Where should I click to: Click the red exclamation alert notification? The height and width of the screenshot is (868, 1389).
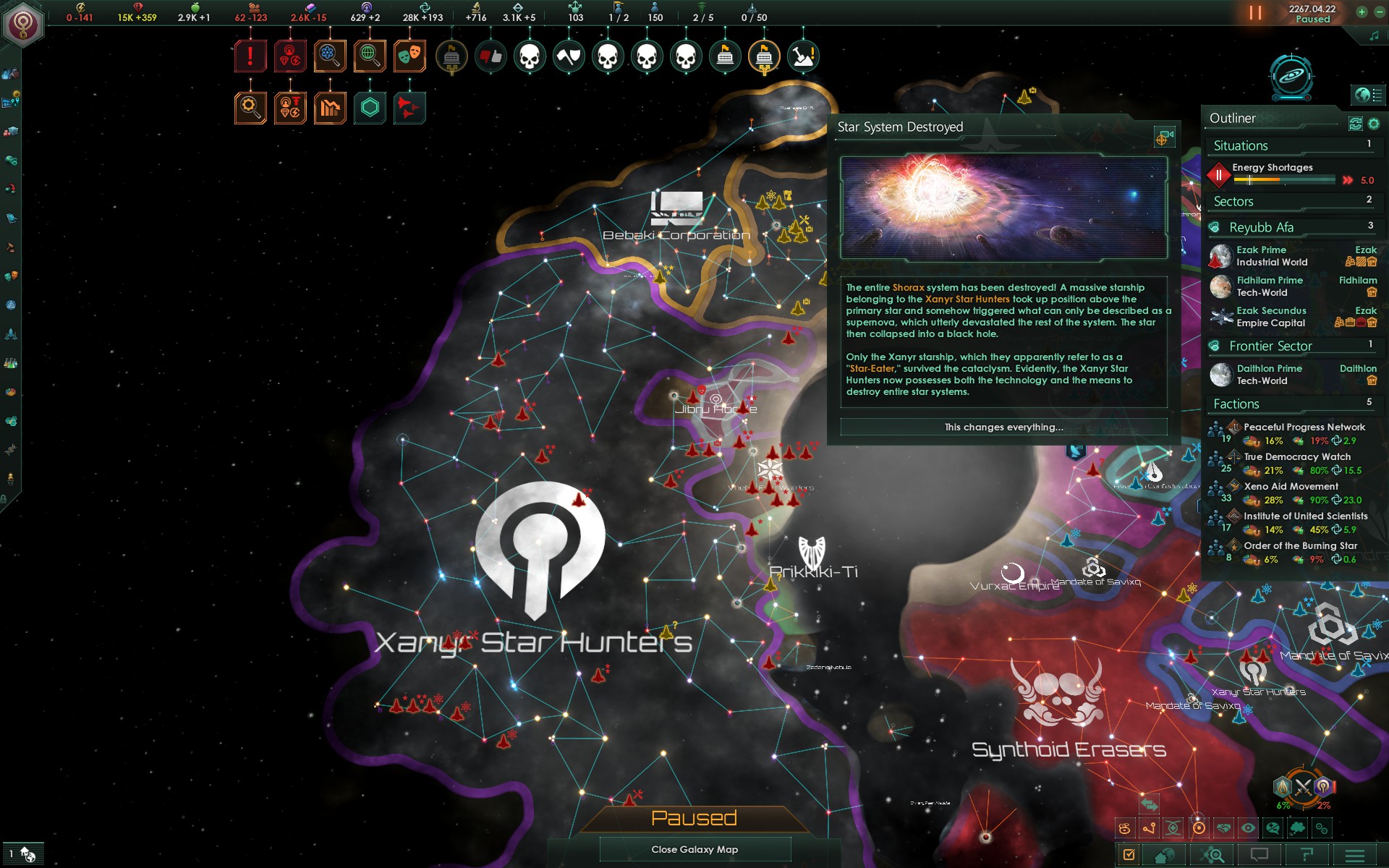coord(250,56)
